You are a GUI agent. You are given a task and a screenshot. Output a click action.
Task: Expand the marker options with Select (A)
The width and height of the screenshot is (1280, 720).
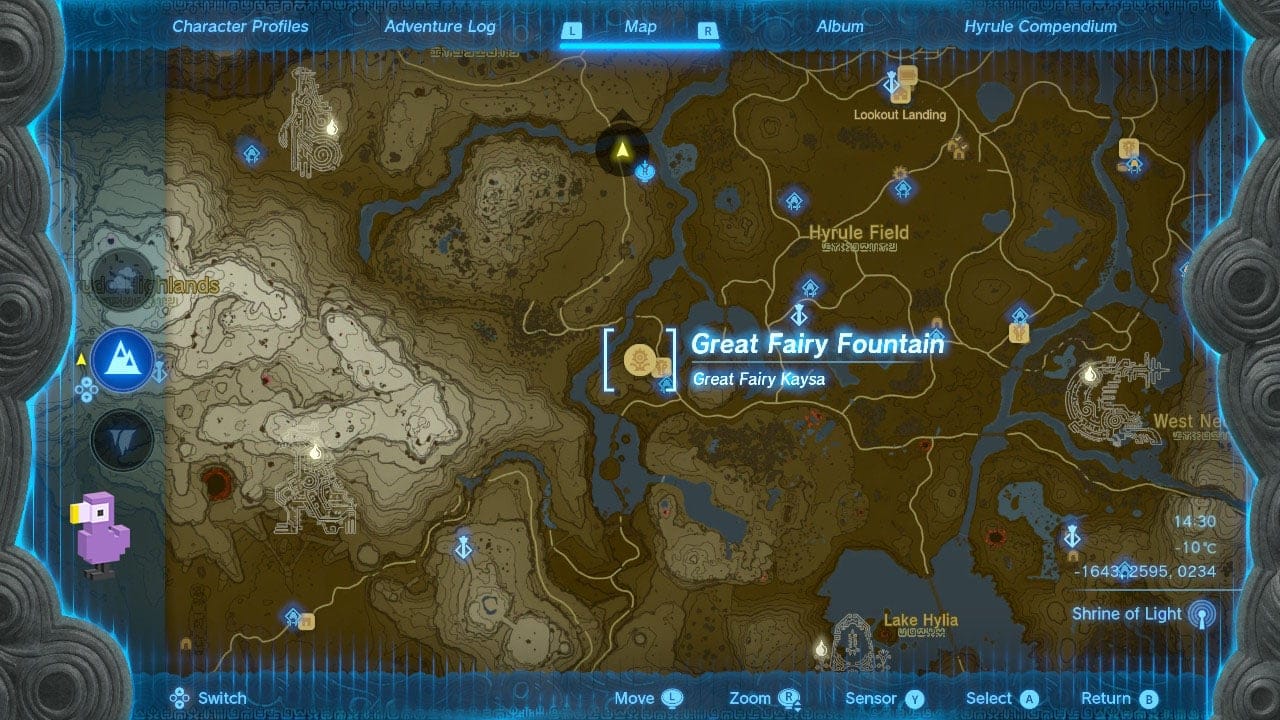(x=1029, y=698)
